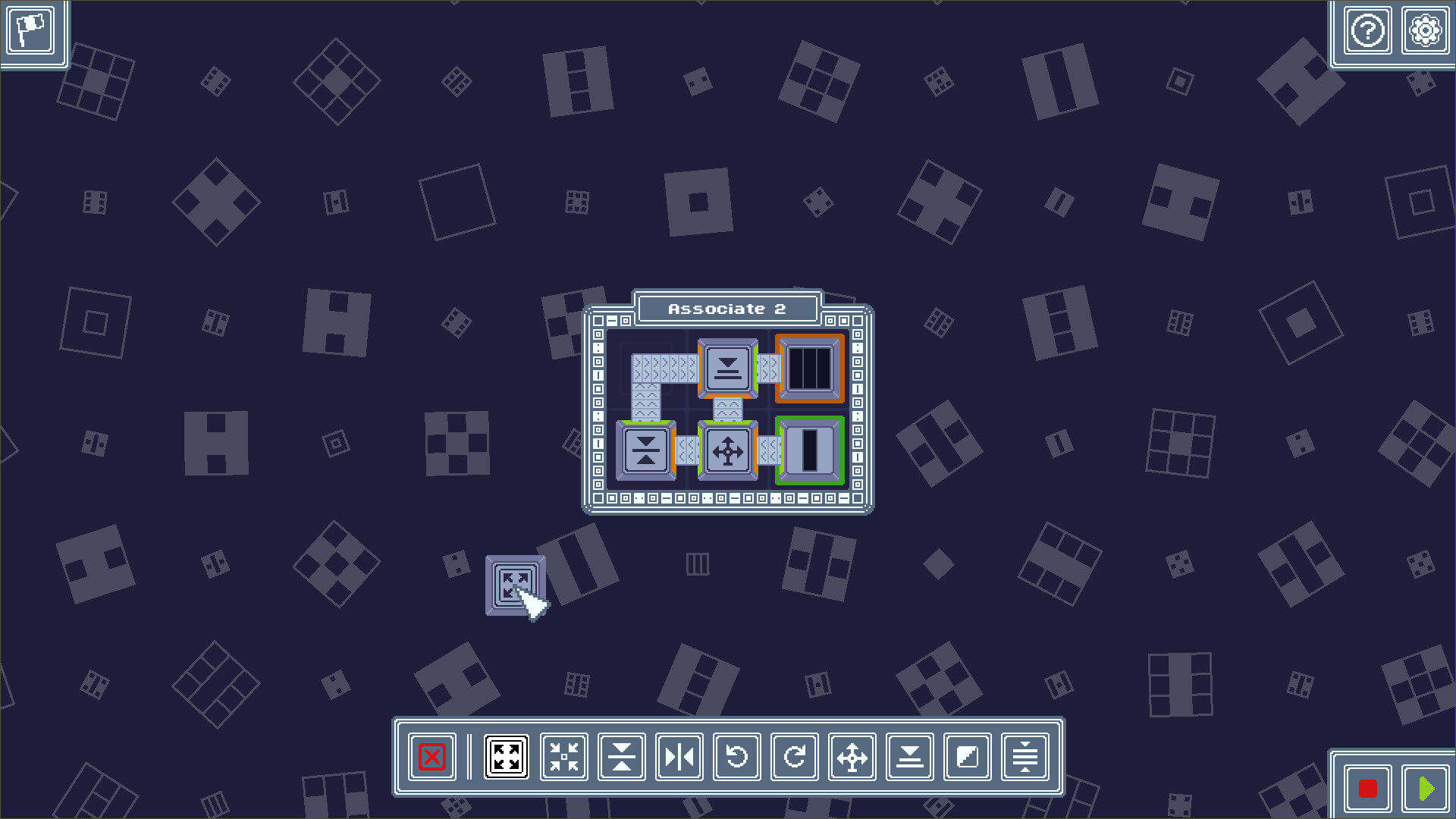Select the horizontal mirror tool
Image resolution: width=1456 pixels, height=819 pixels.
click(679, 756)
